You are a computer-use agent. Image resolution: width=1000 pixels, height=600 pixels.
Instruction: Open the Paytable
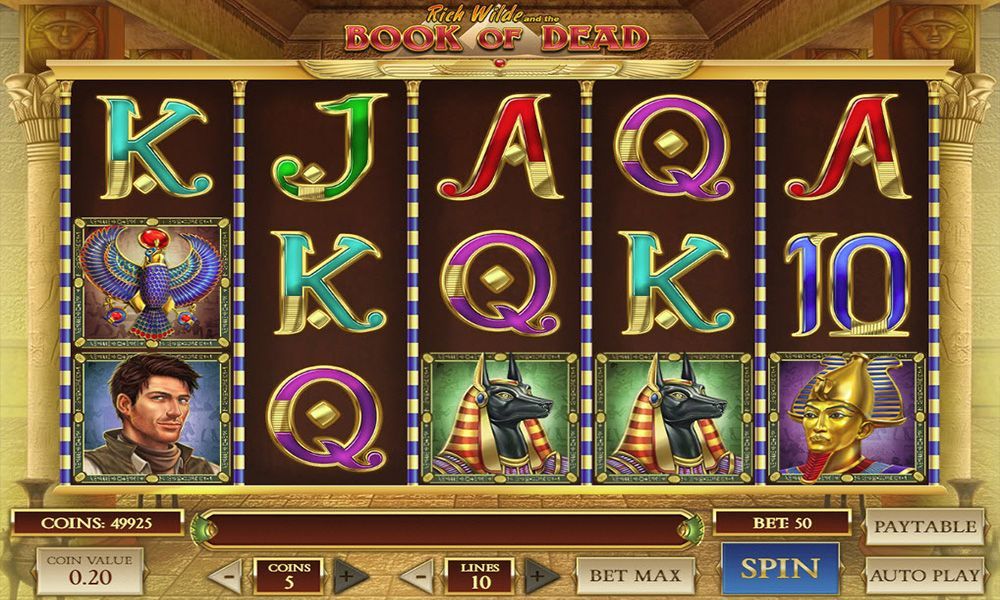924,527
